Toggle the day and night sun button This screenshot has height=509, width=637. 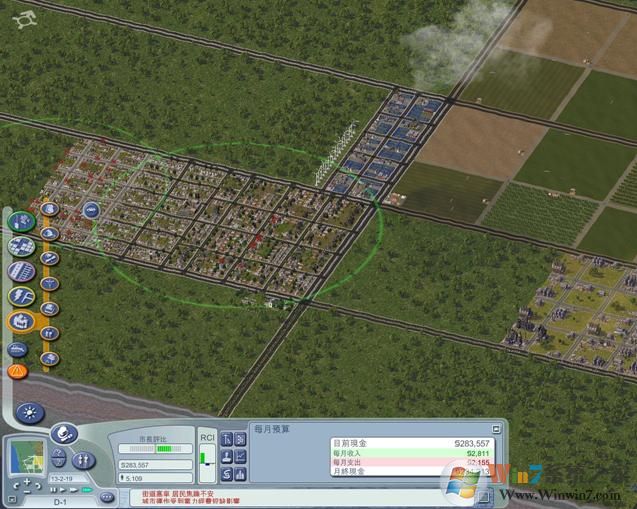pyautogui.click(x=30, y=412)
